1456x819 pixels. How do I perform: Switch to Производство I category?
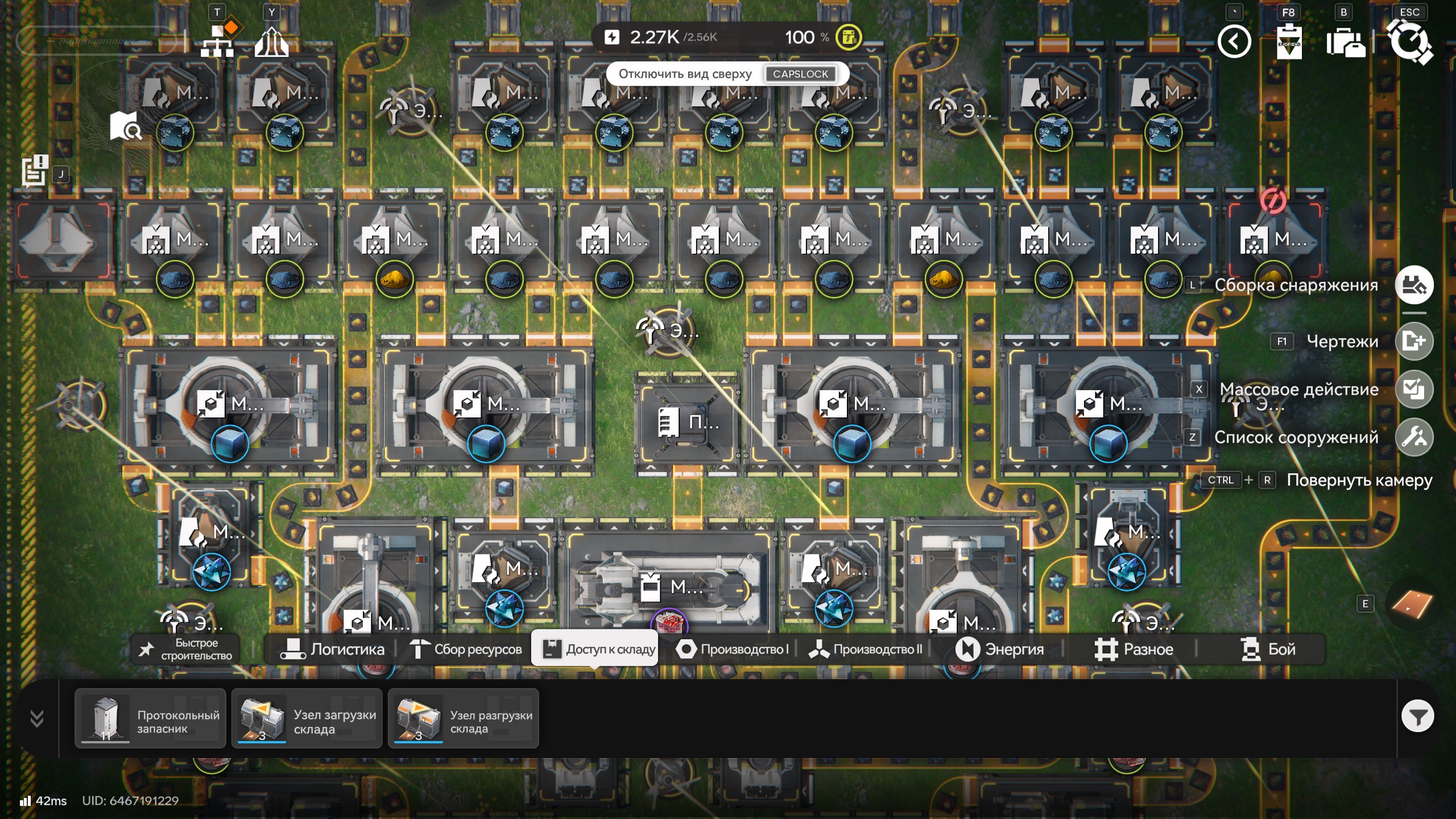(x=732, y=650)
